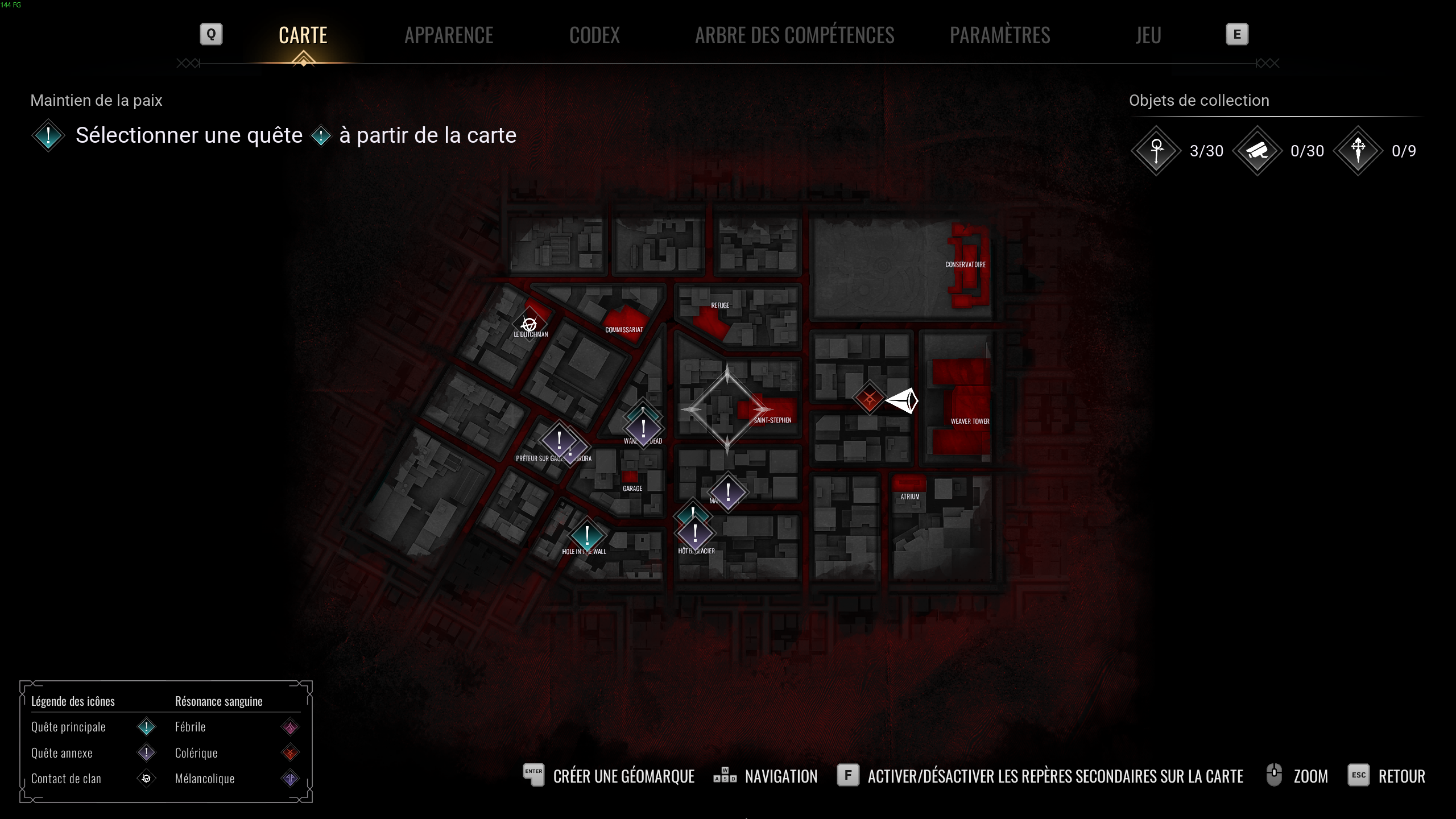Toggle the secondary map markers option
This screenshot has width=1456, height=819.
1055,776
